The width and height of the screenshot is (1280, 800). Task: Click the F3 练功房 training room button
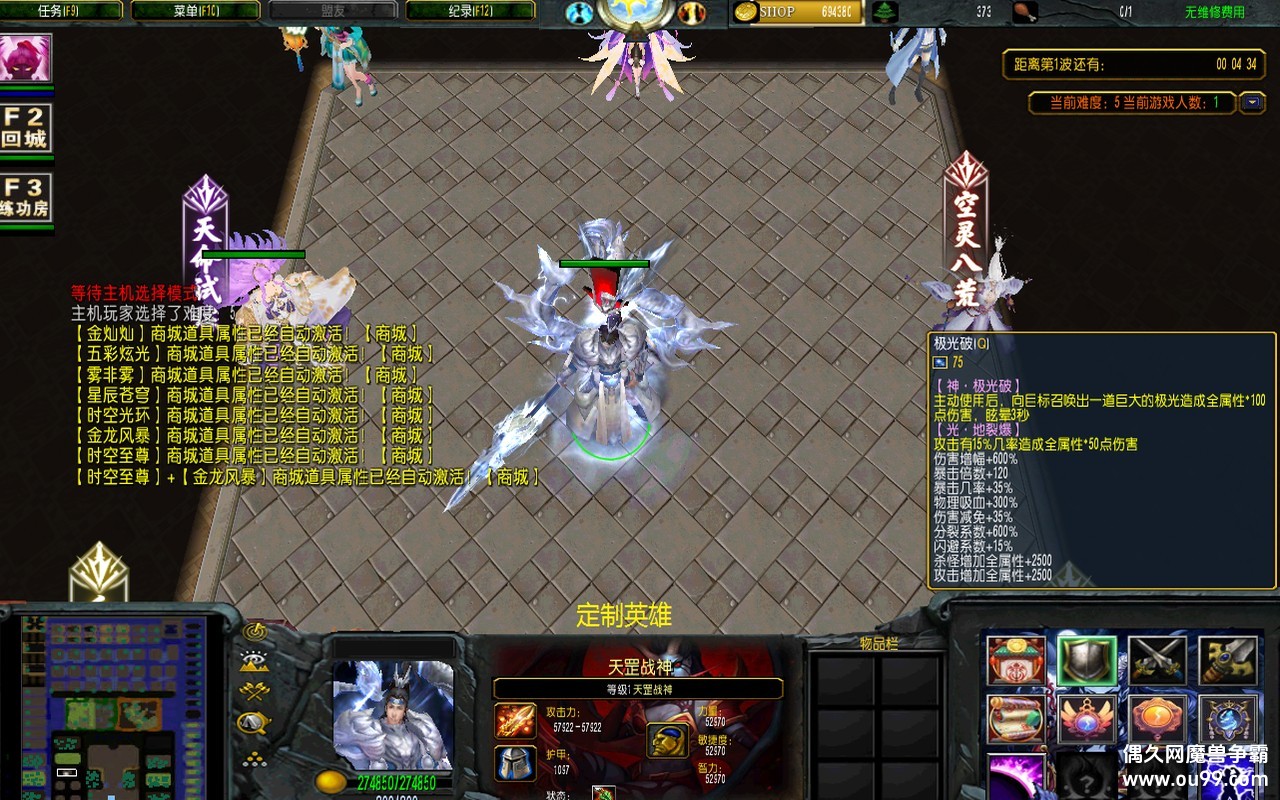tap(25, 198)
